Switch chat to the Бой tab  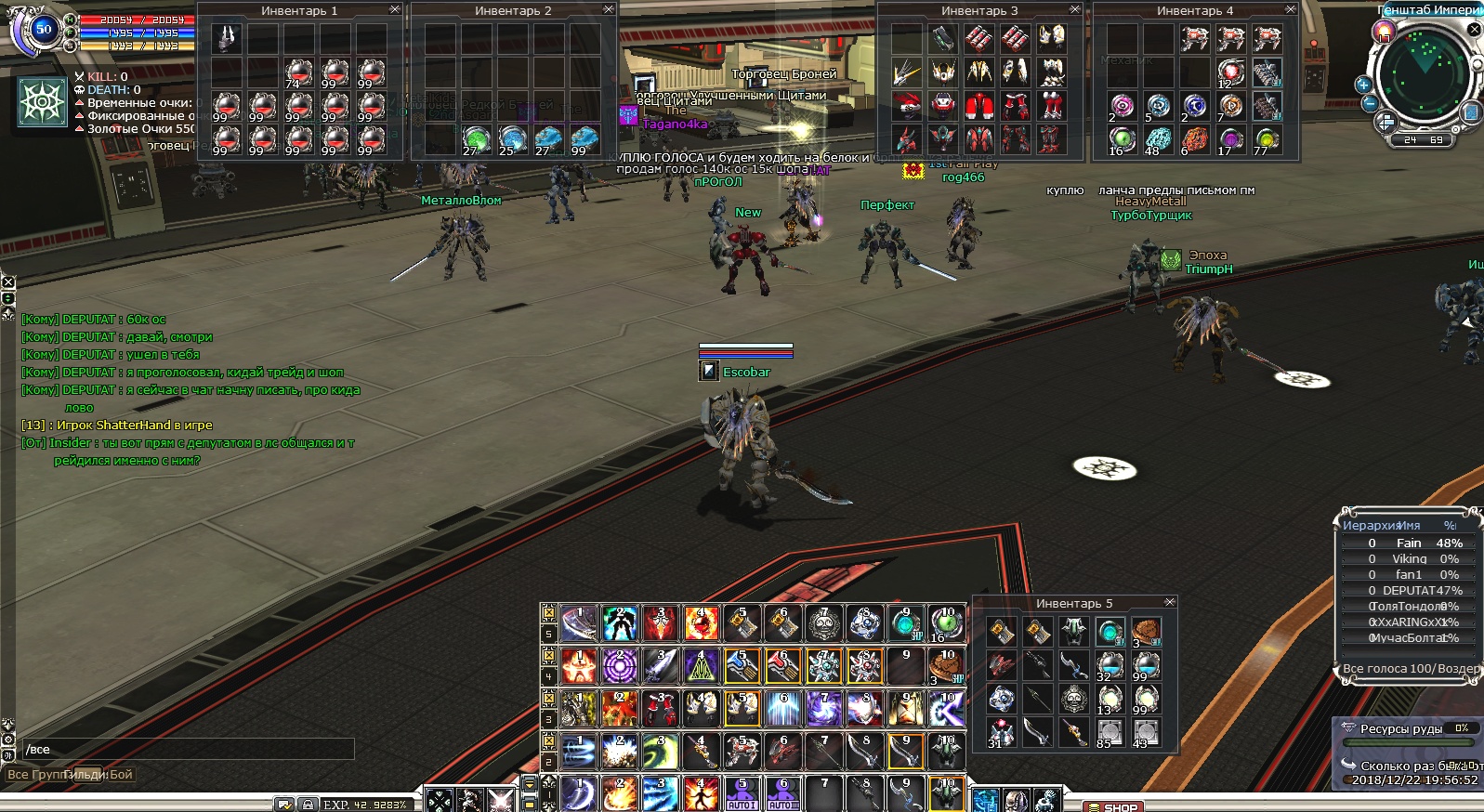(122, 774)
